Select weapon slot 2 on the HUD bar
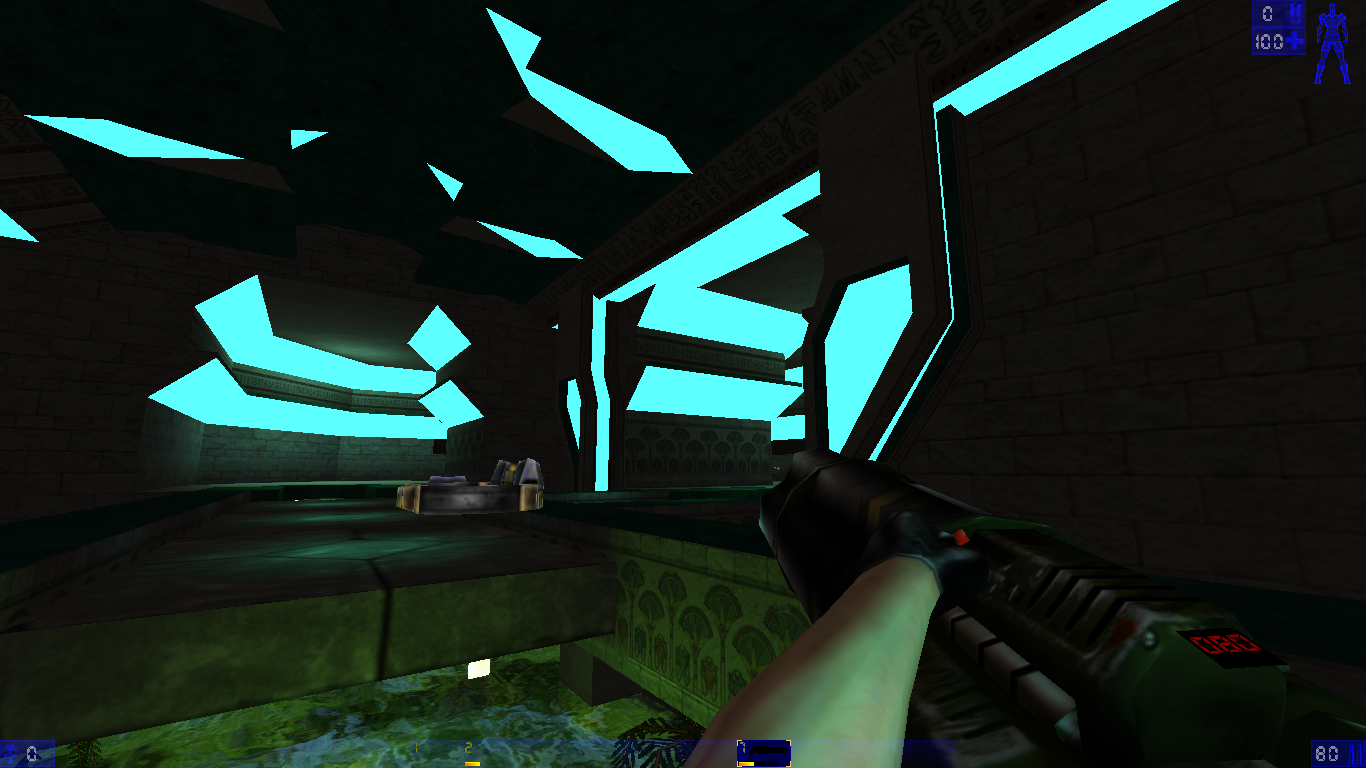 pos(468,745)
